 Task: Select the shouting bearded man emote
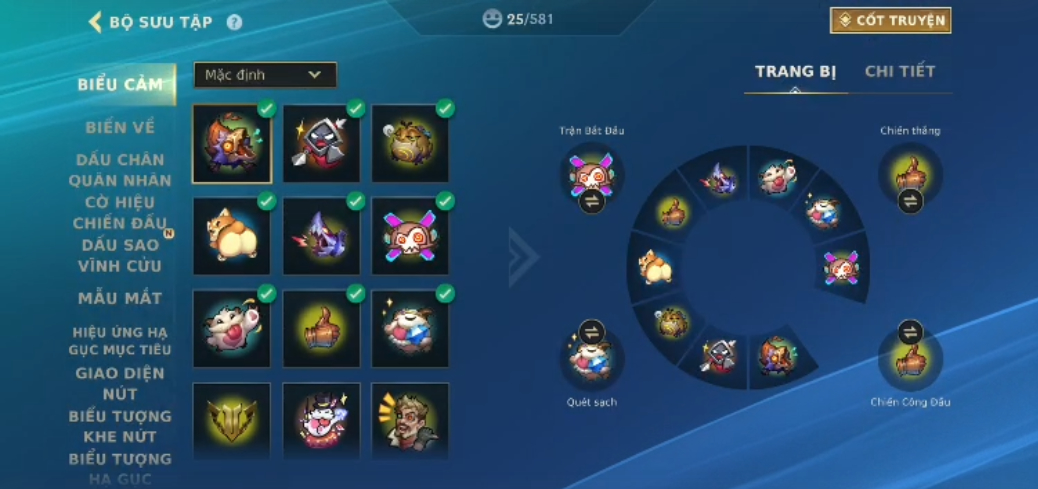click(411, 421)
